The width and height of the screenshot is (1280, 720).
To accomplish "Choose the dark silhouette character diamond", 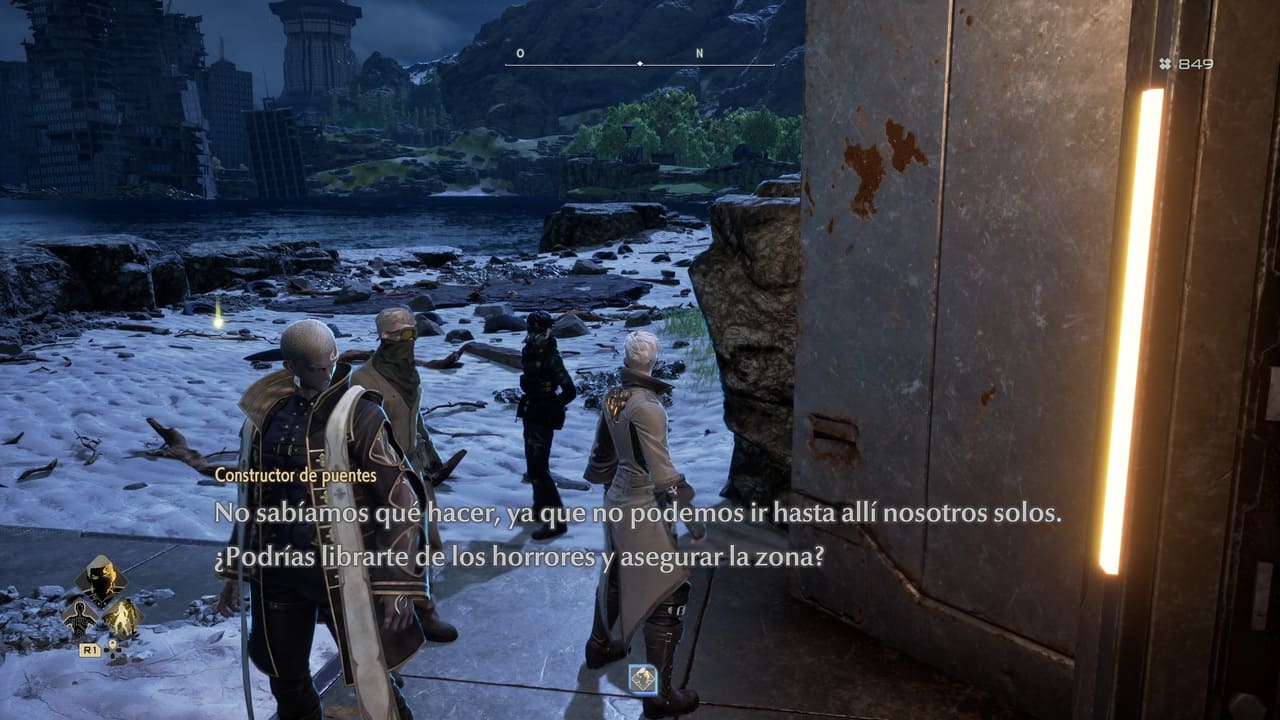I will 80,618.
